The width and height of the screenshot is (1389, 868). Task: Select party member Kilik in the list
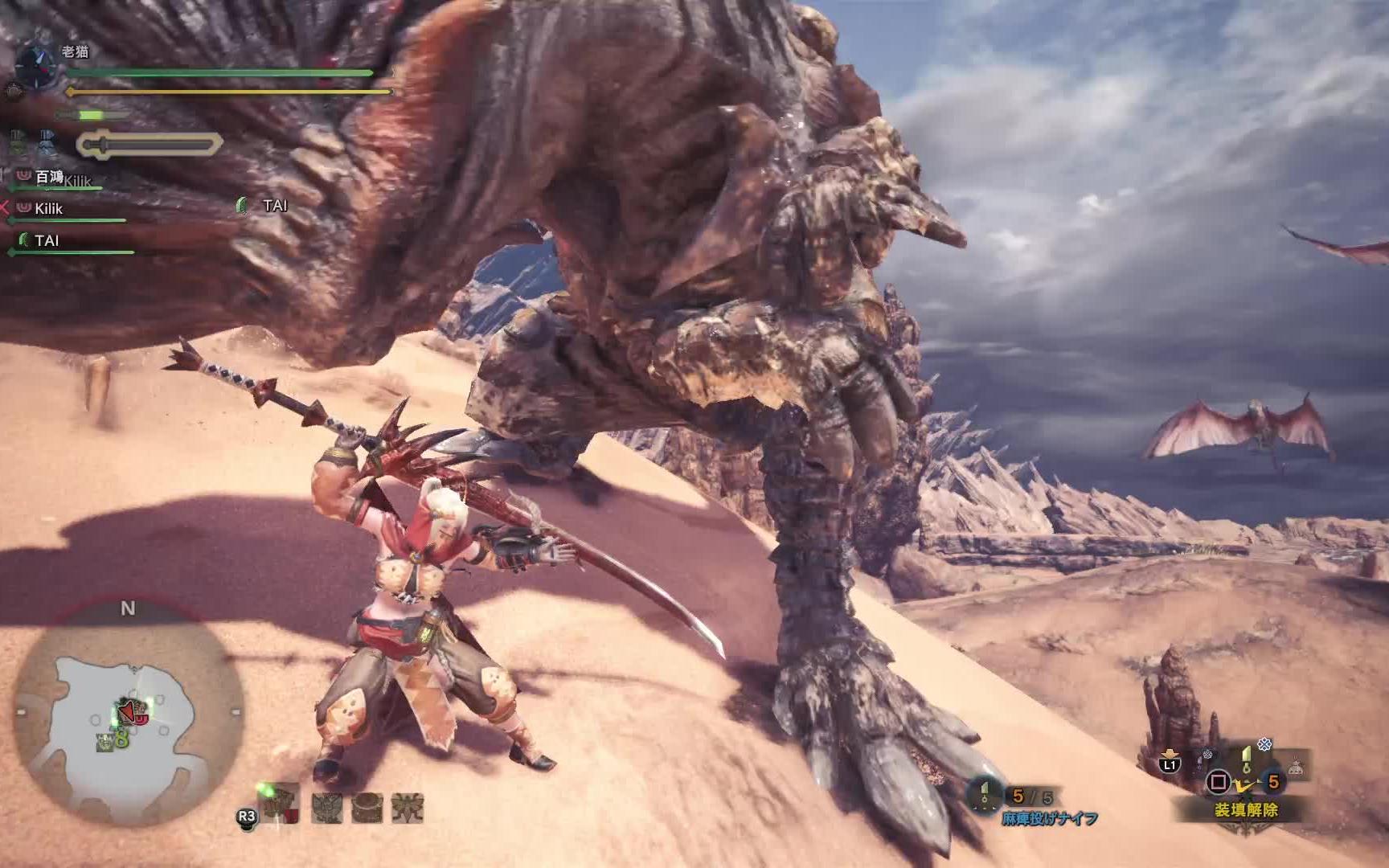[x=48, y=209]
